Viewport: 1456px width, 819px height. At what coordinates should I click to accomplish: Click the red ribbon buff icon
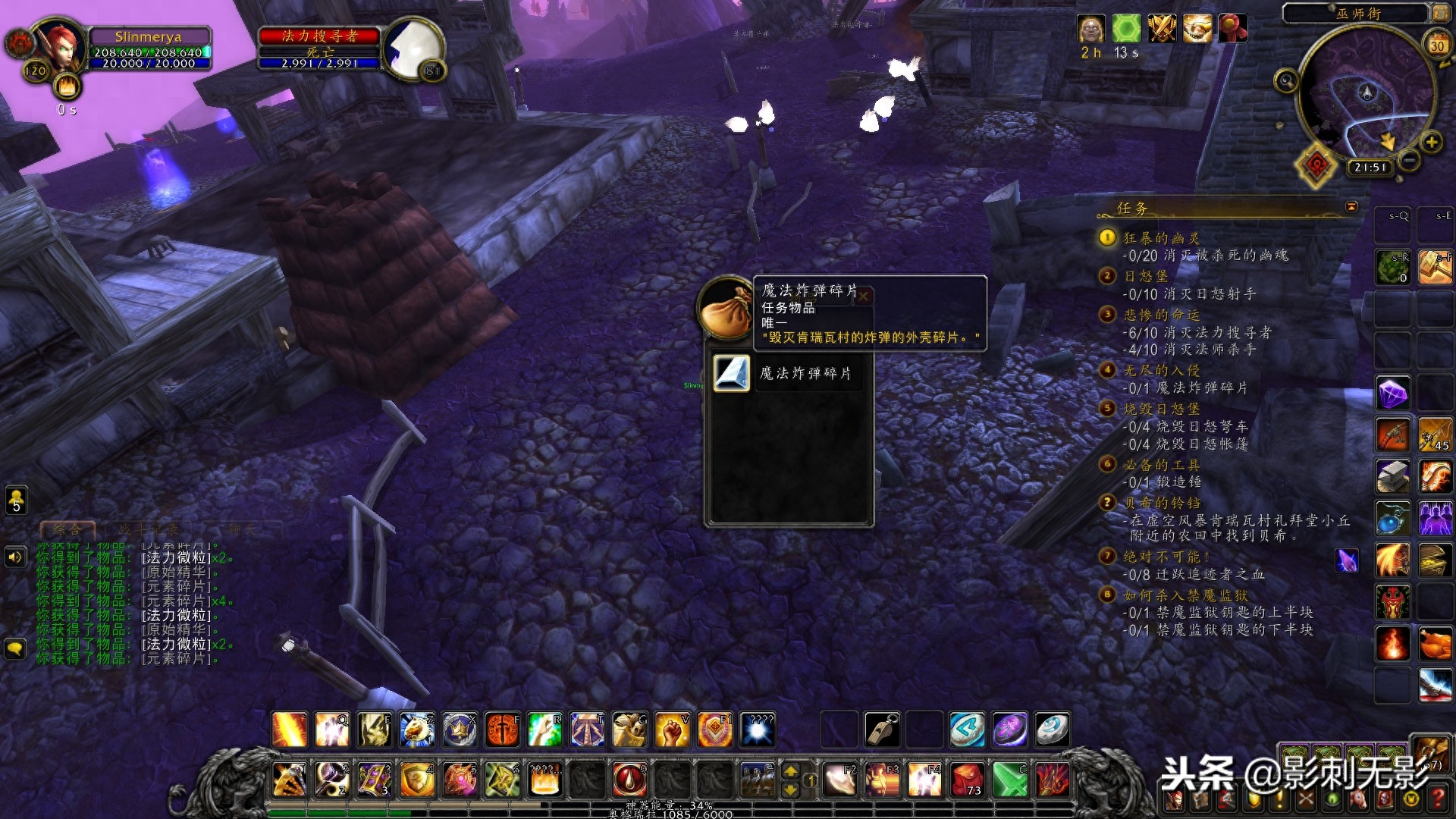point(1232,29)
